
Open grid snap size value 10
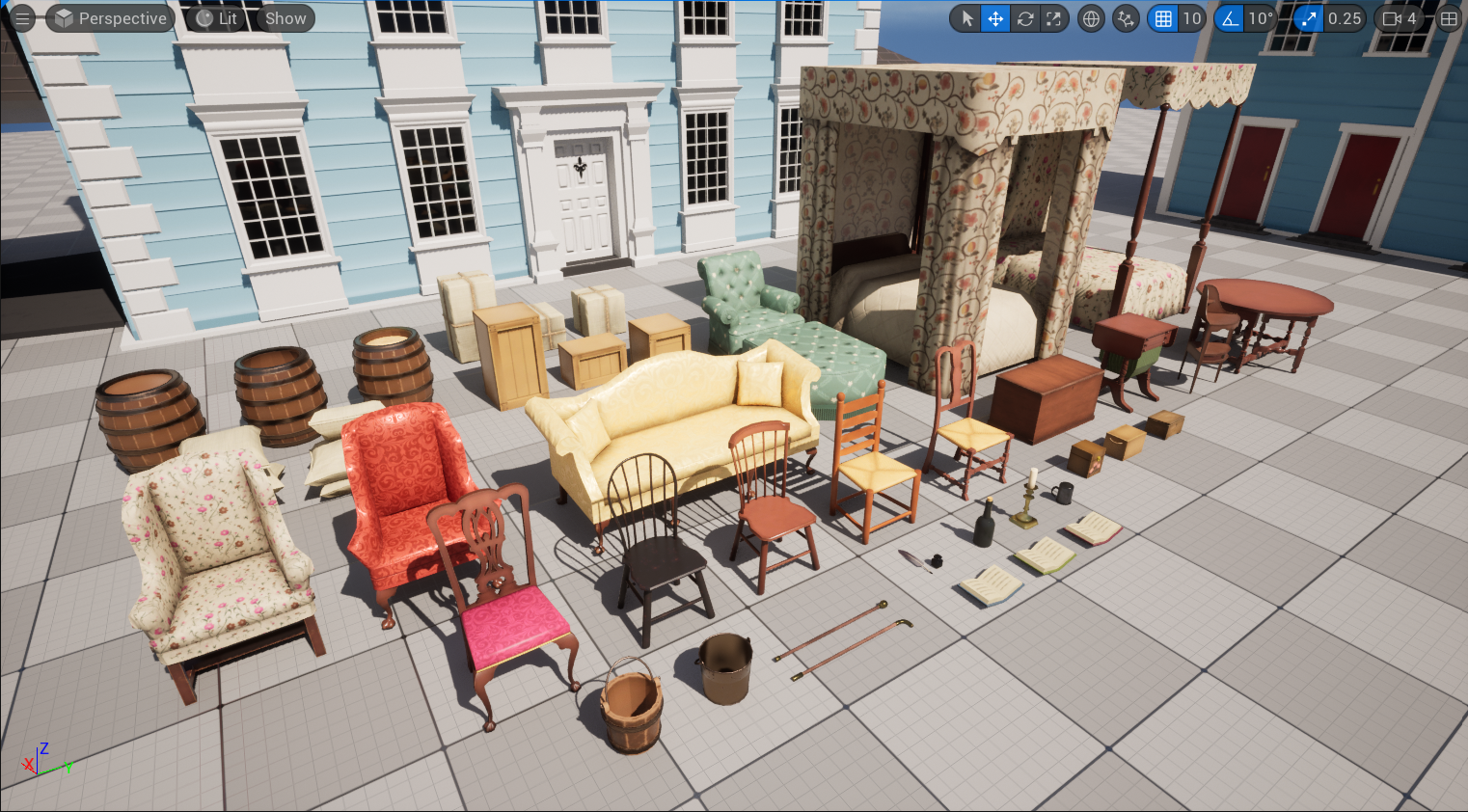coord(1192,18)
